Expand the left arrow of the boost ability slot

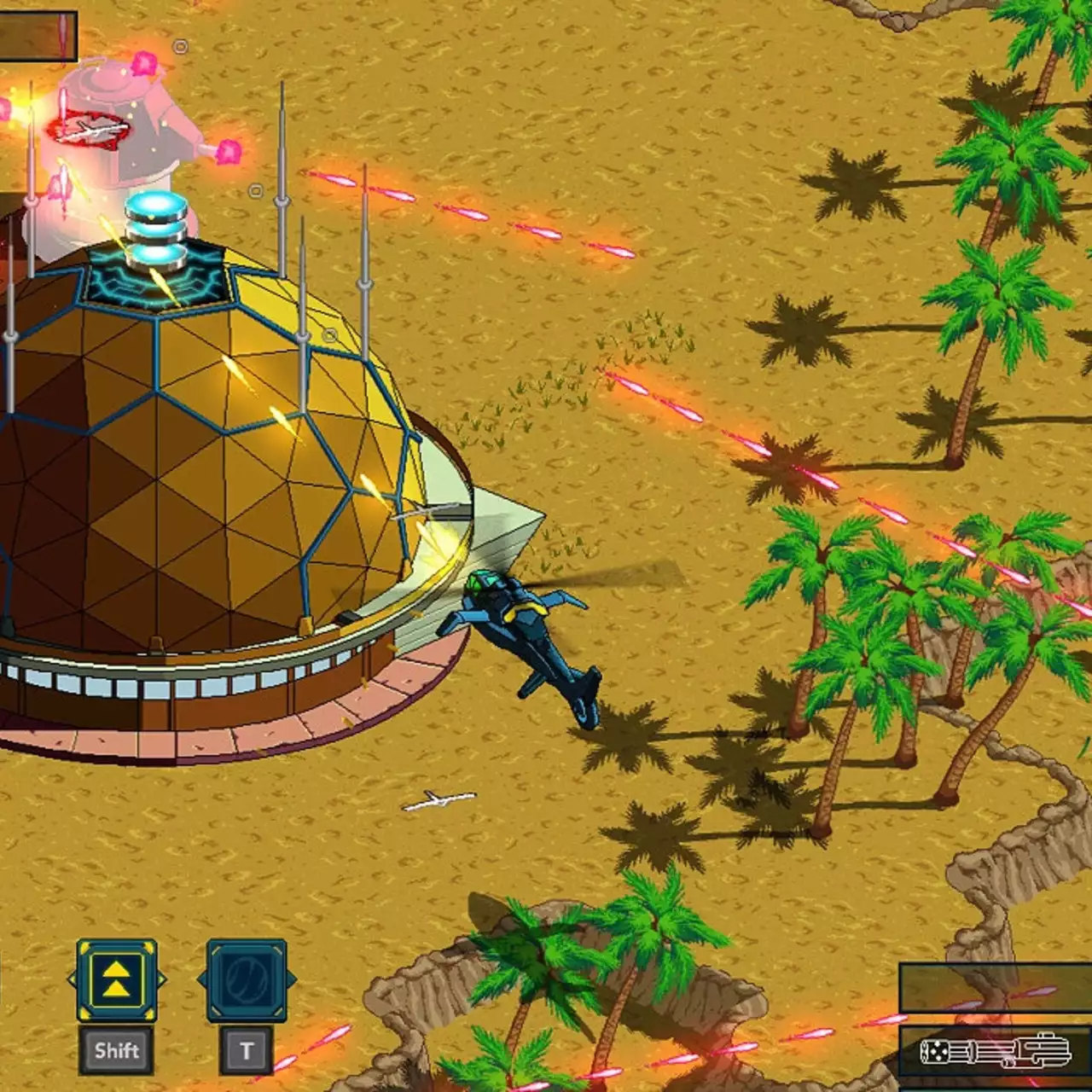(70, 979)
